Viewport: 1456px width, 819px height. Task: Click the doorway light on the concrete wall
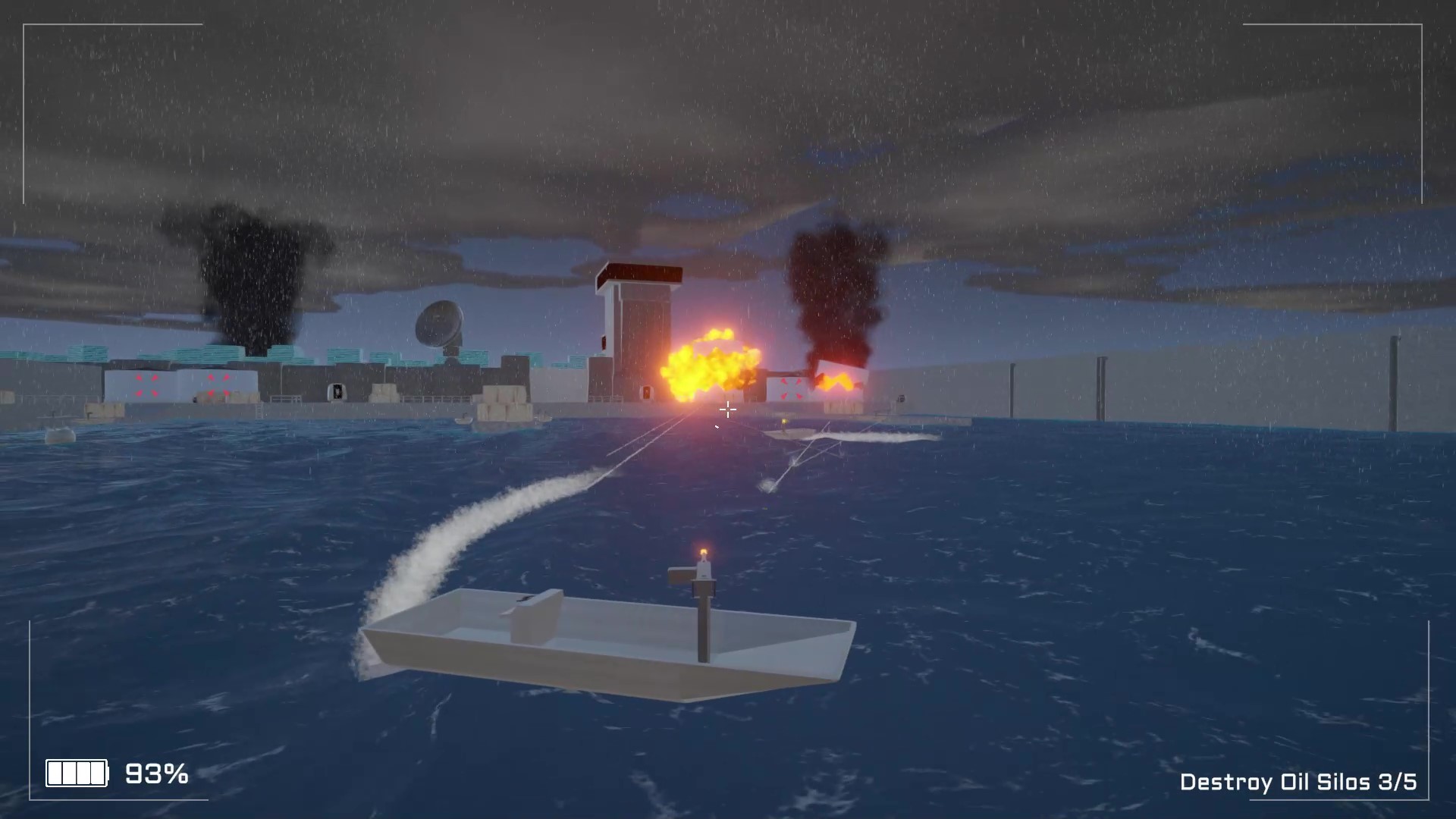[x=337, y=391]
